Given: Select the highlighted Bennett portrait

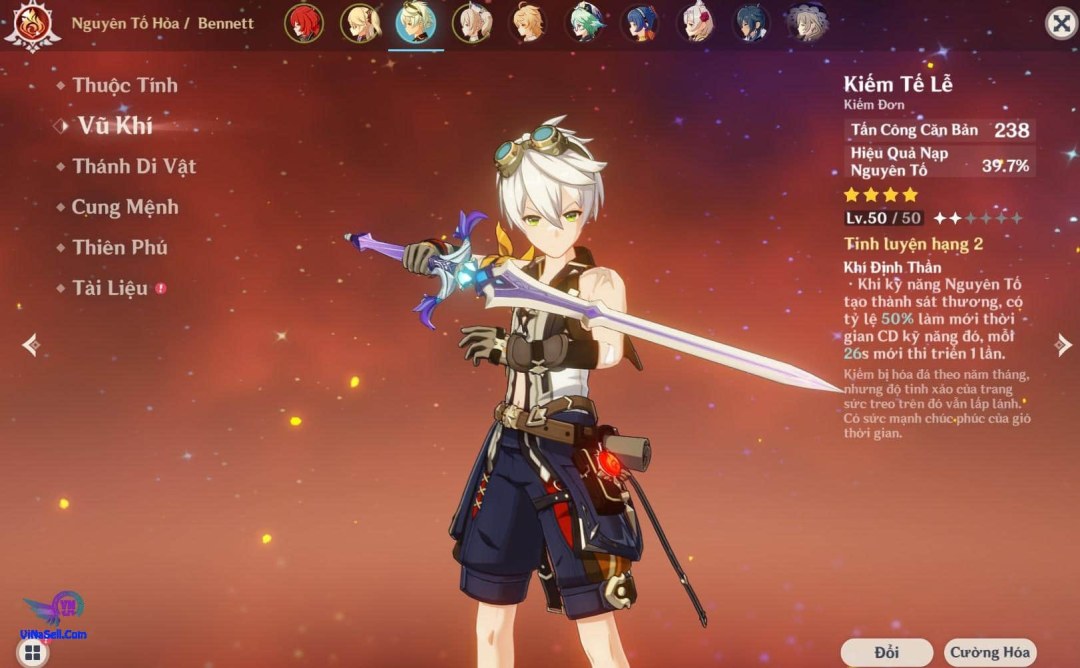Looking at the screenshot, I should click(415, 23).
